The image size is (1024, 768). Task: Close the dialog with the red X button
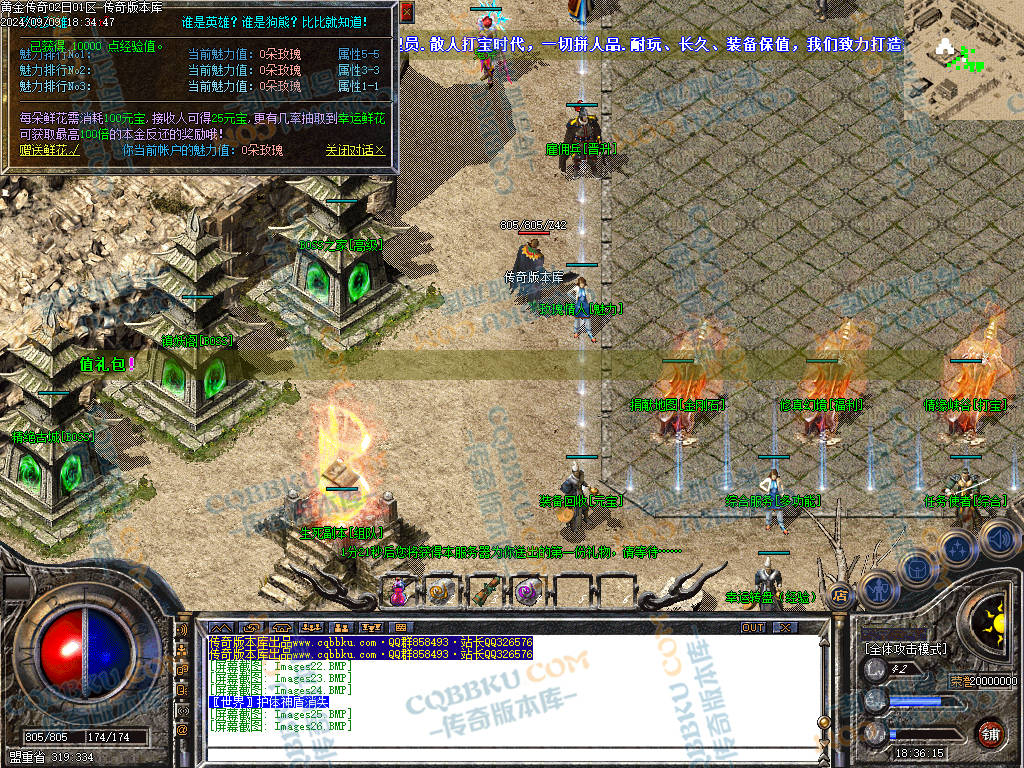click(406, 12)
